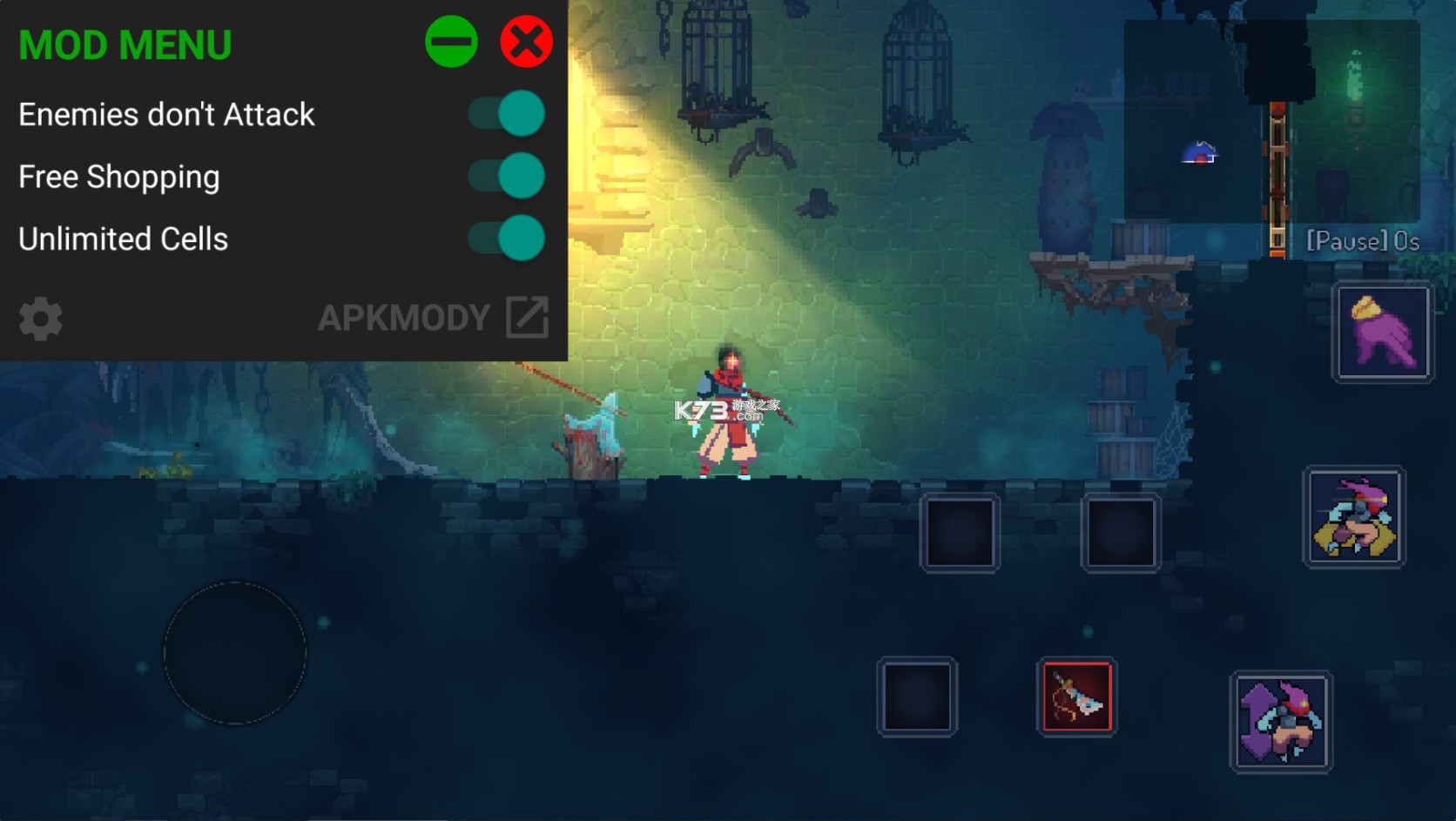Tap the purple-arrow climb skill icon
1456x821 pixels.
point(1283,723)
